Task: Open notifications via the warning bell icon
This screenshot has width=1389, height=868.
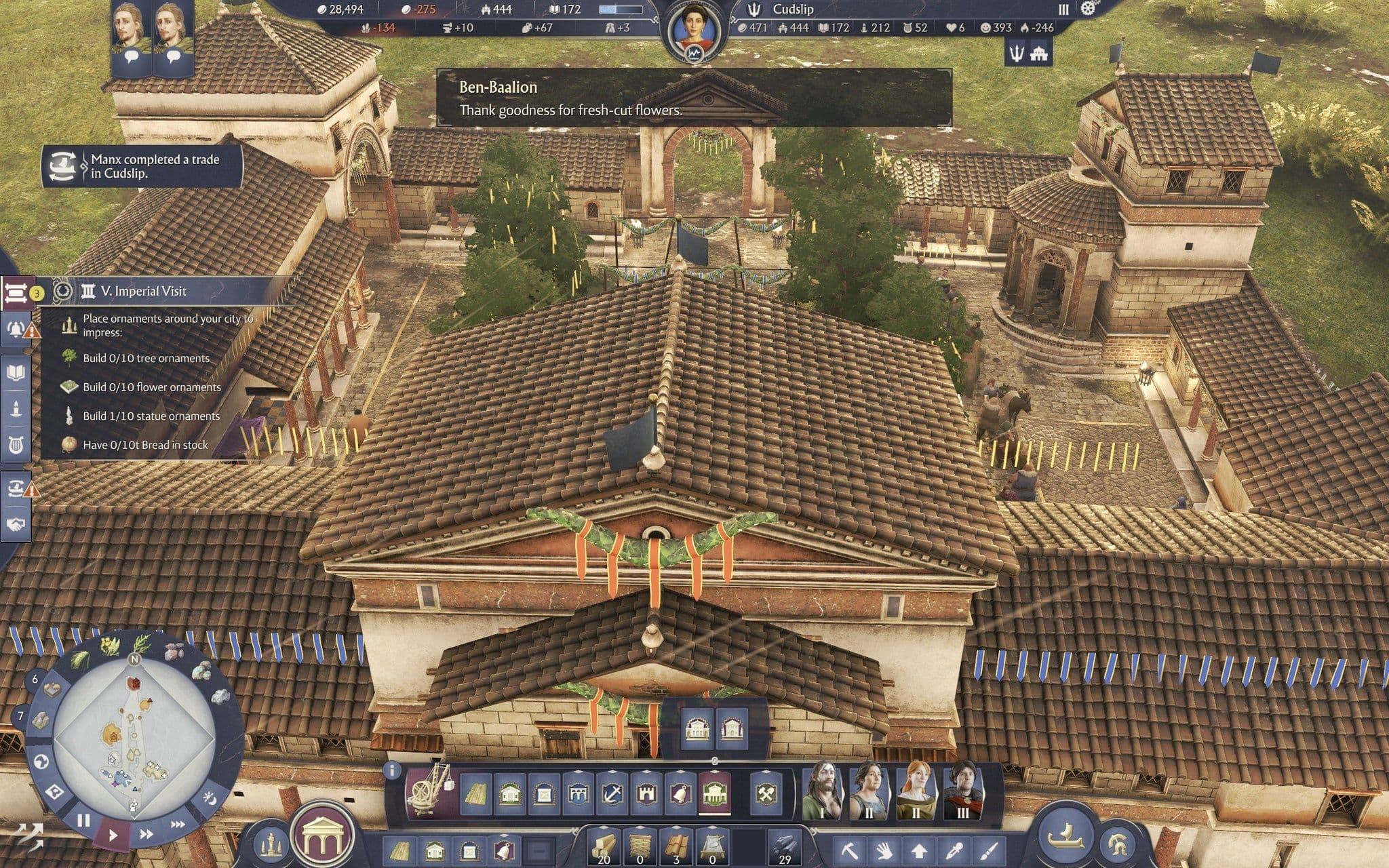Action: (x=16, y=328)
